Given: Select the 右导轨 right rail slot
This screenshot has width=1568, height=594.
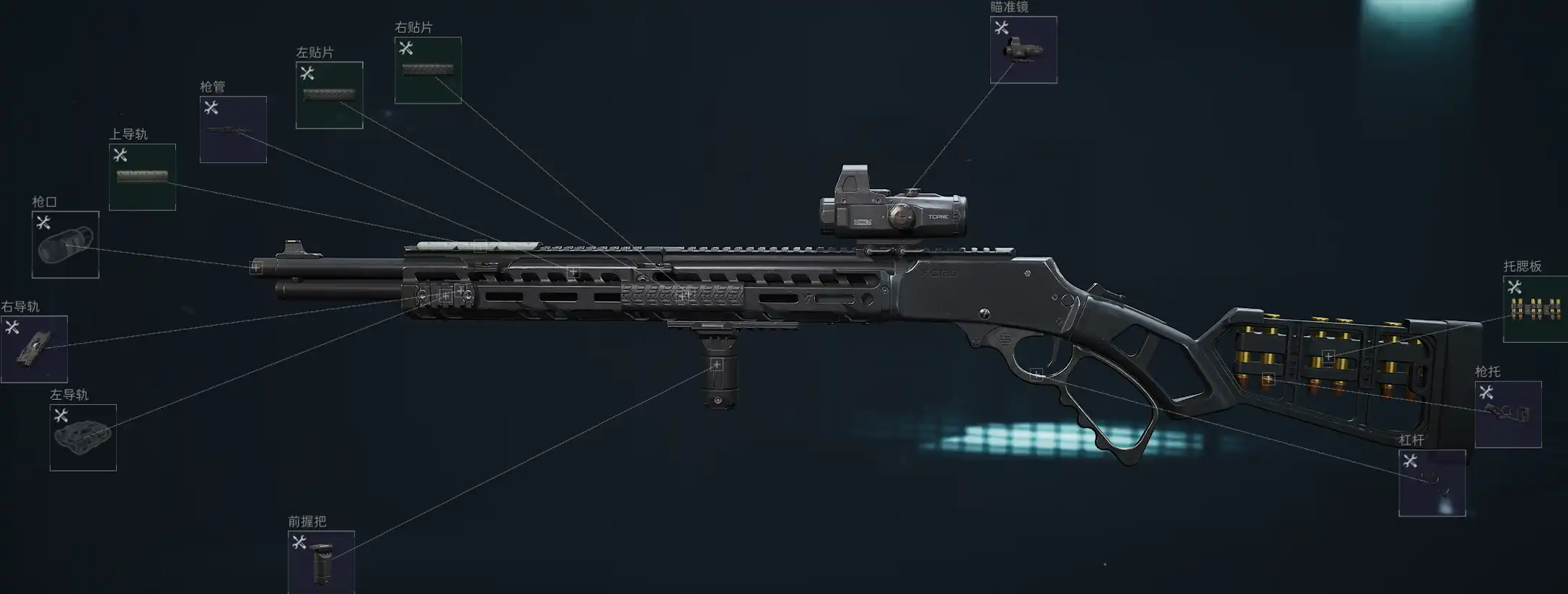Looking at the screenshot, I should pos(34,349).
